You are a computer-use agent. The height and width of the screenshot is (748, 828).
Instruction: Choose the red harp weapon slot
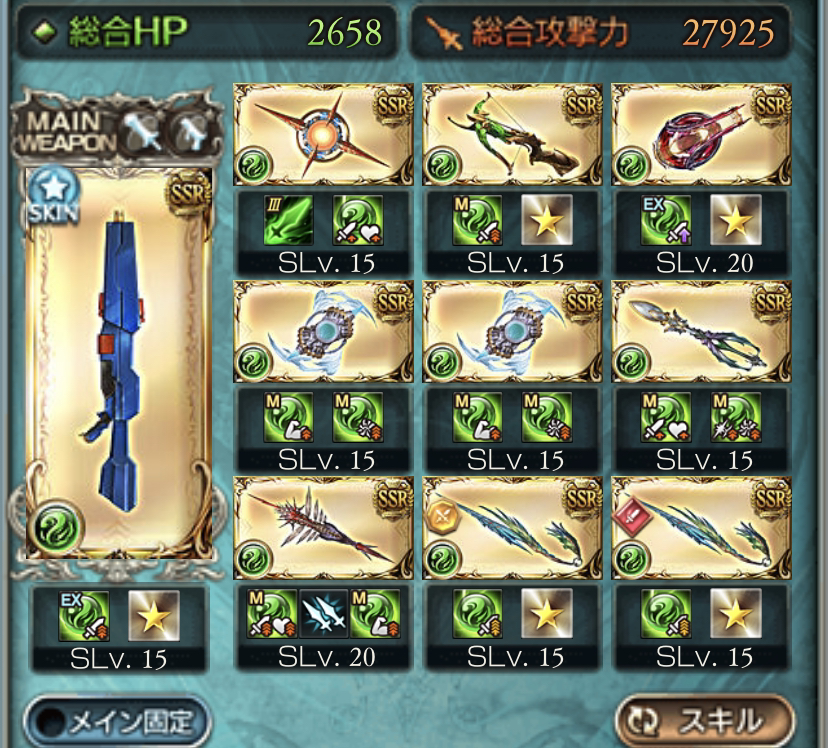coord(701,136)
